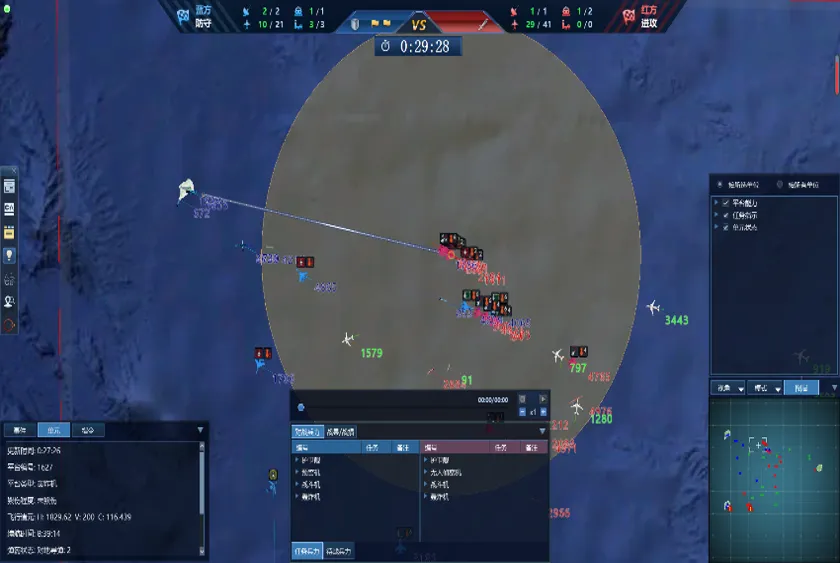Click the highlighted button above the minimap
The image size is (840, 563).
point(800,387)
